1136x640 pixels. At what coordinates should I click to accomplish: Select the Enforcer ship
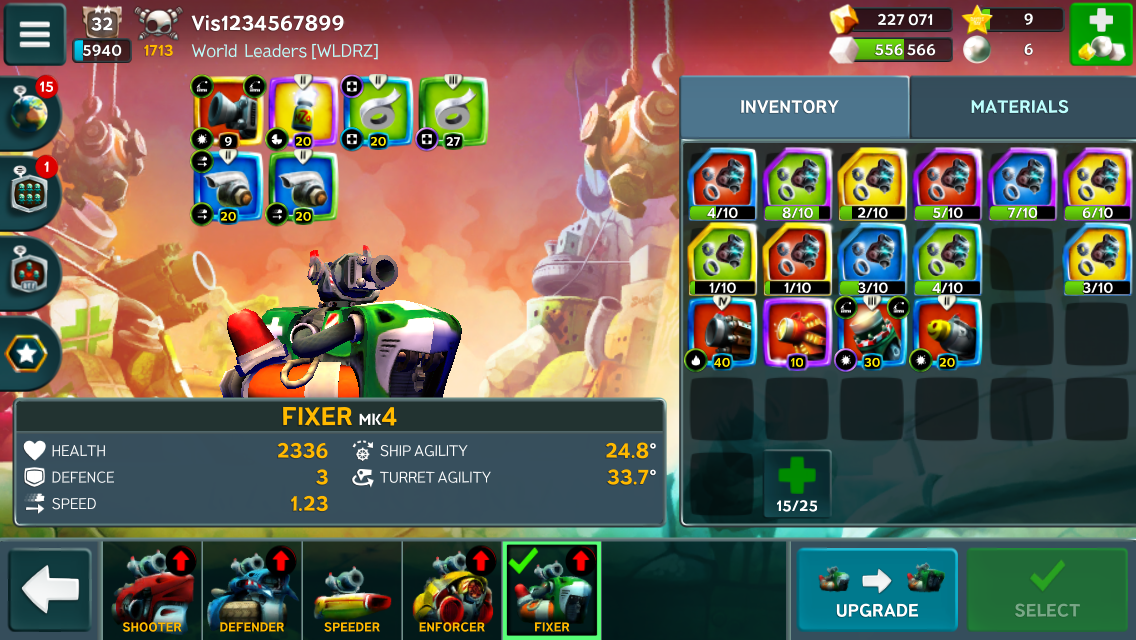coord(452,590)
